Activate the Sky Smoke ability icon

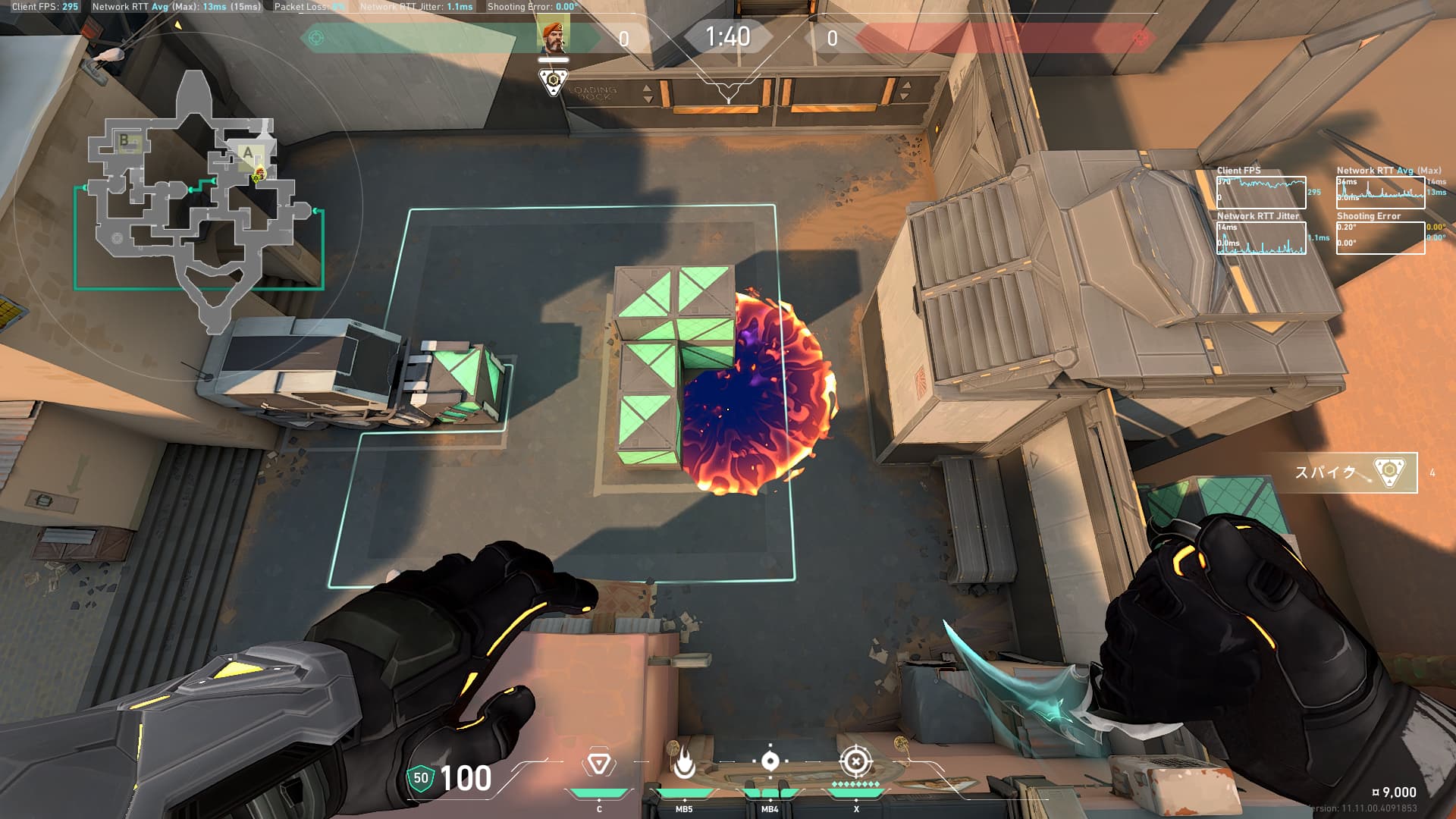click(x=770, y=761)
